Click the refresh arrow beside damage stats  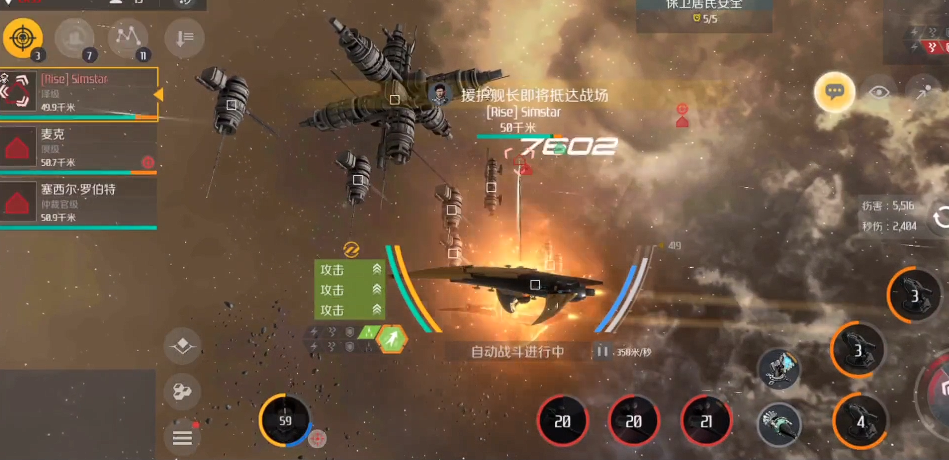click(940, 217)
